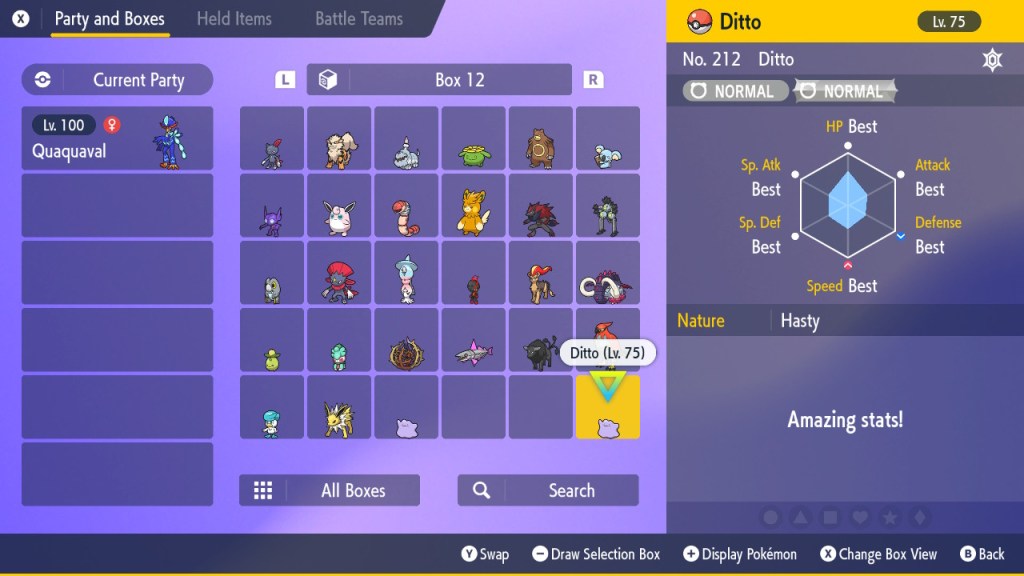This screenshot has width=1024, height=576.
Task: Open the Battle Teams tab
Action: pyautogui.click(x=359, y=19)
